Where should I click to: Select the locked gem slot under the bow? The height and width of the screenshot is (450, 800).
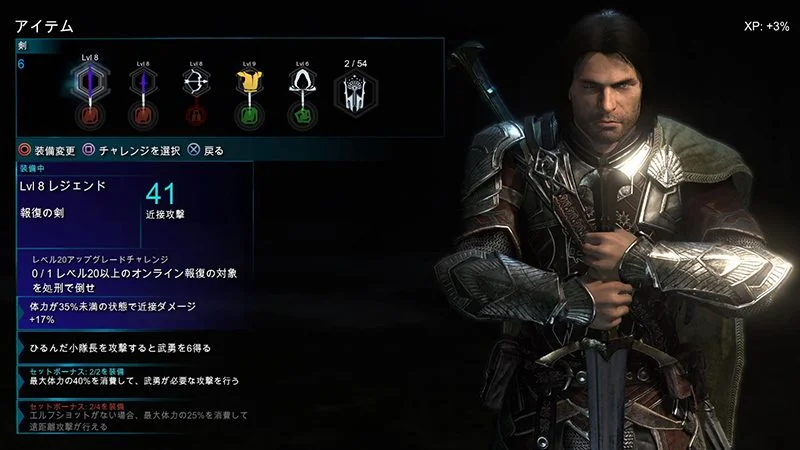point(195,118)
